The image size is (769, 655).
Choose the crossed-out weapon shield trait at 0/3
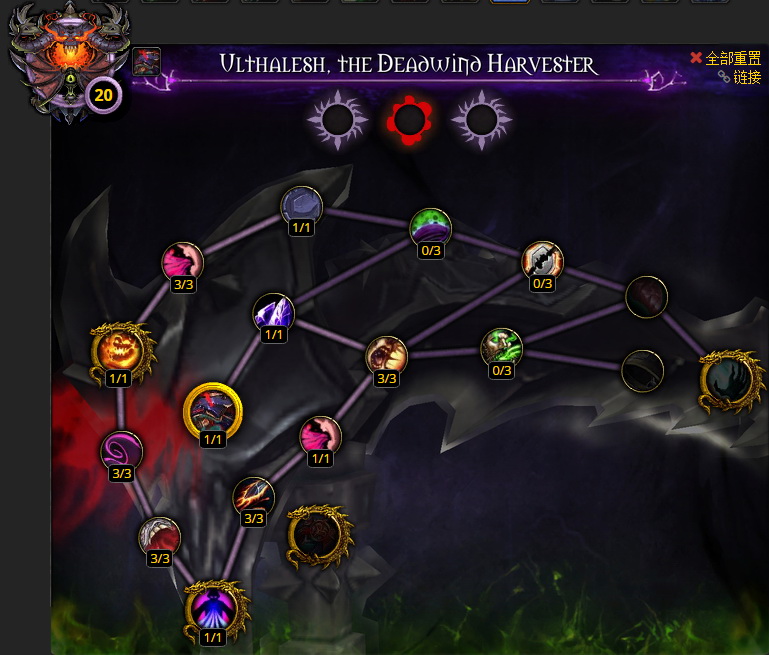coord(543,261)
